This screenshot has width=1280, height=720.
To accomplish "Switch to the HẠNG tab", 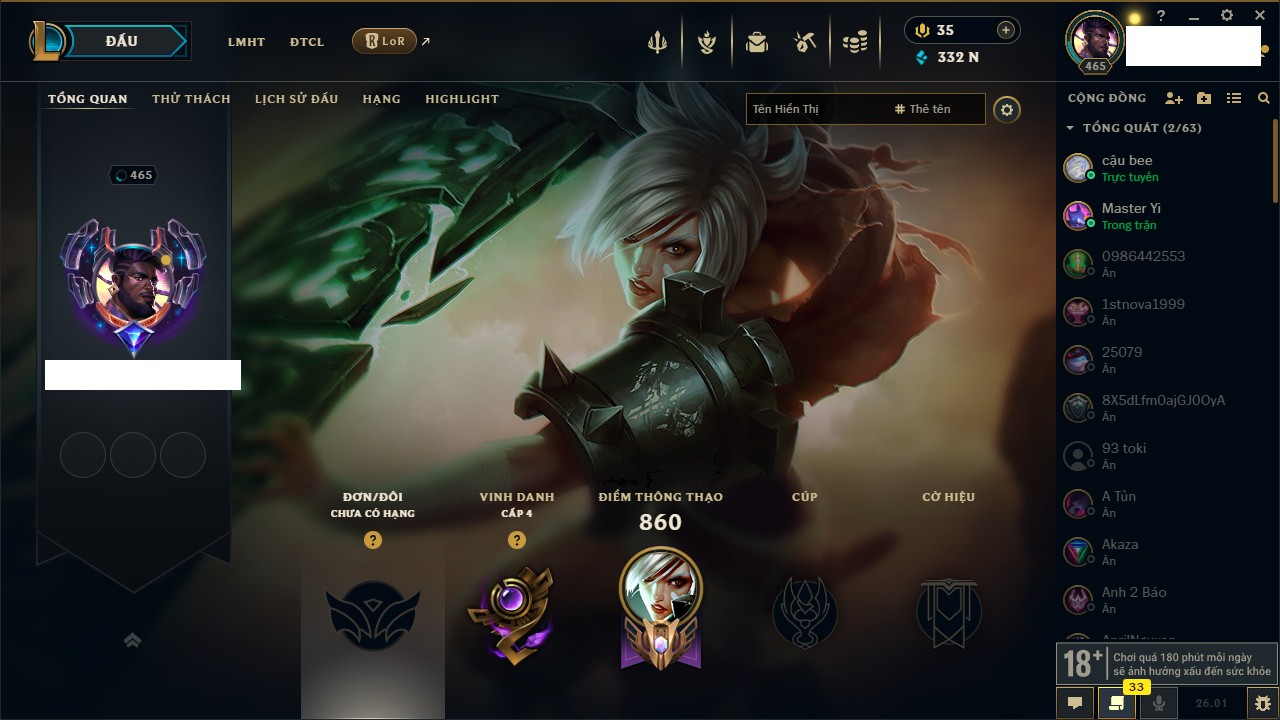I will click(x=381, y=99).
